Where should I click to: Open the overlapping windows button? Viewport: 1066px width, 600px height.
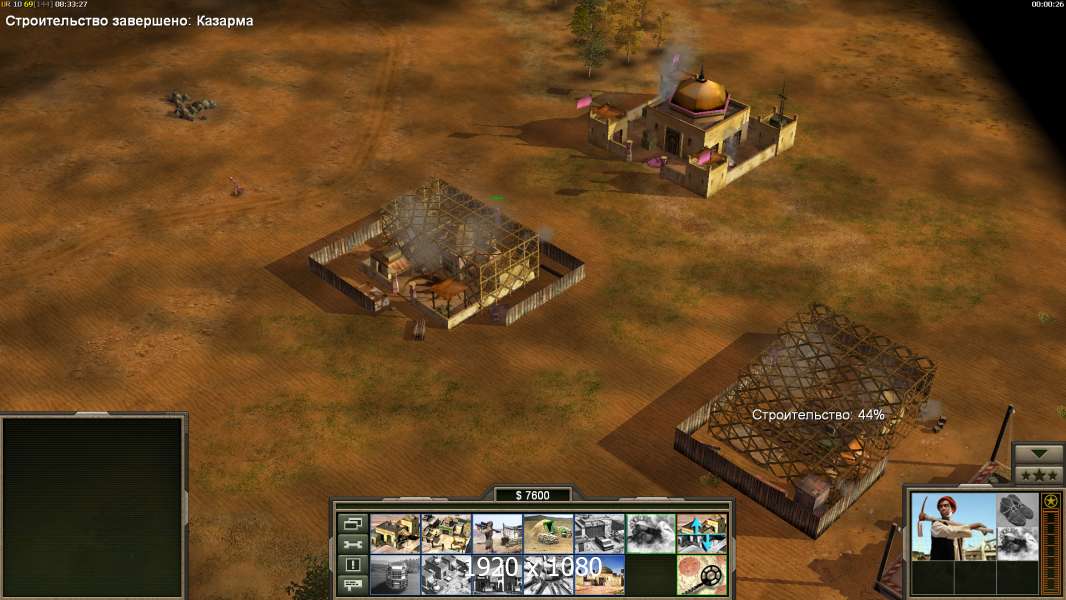click(x=352, y=523)
